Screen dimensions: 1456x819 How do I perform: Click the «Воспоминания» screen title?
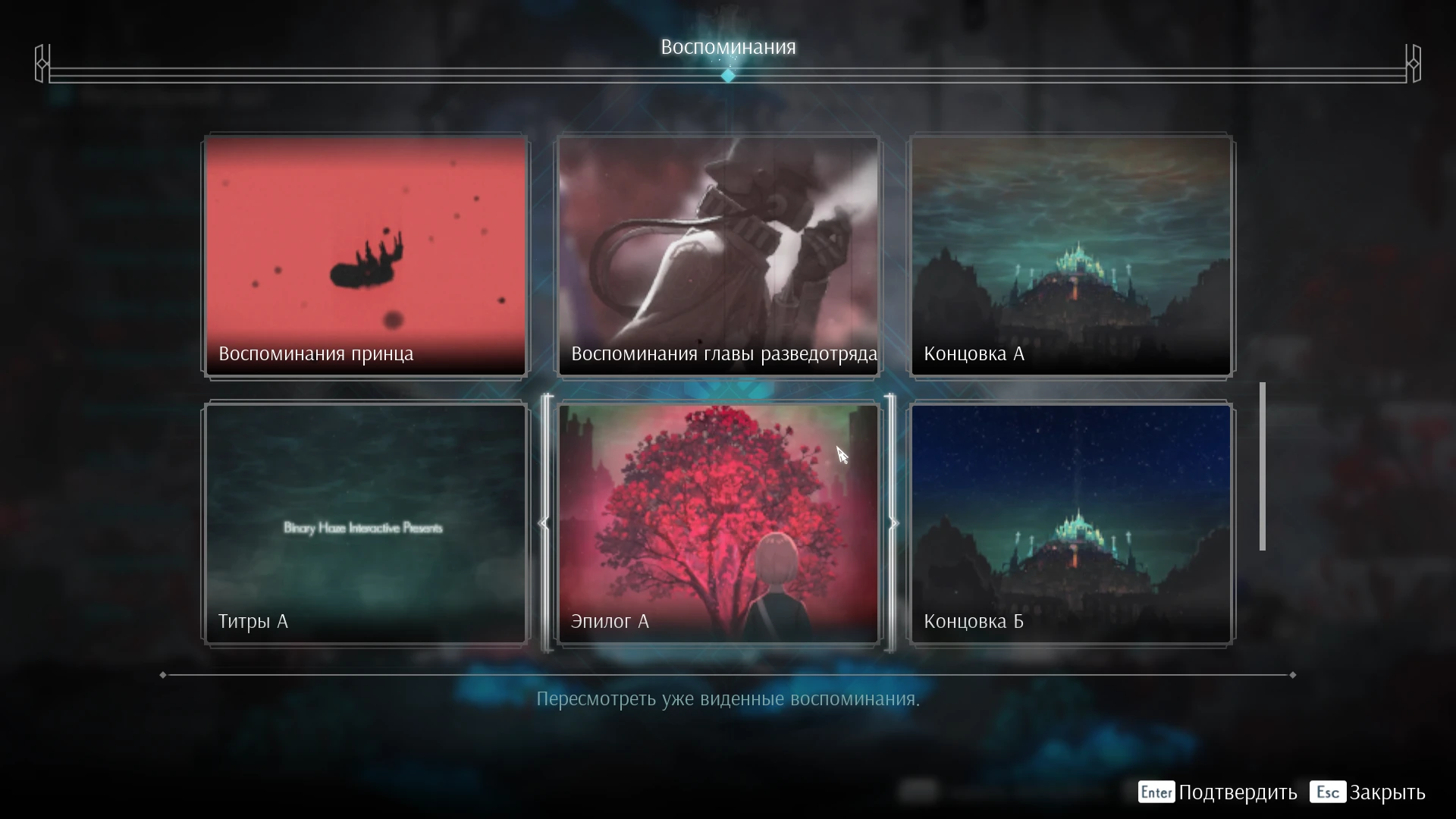click(728, 46)
